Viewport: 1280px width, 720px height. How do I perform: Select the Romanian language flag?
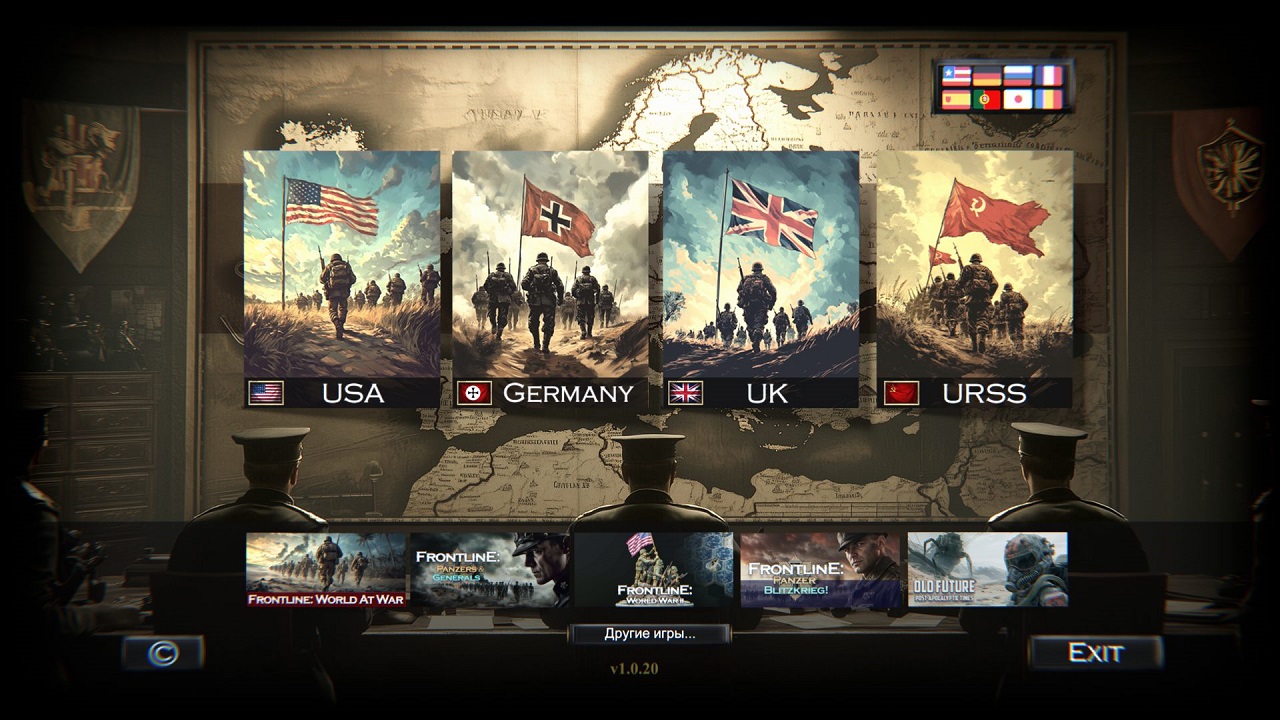tap(1048, 99)
